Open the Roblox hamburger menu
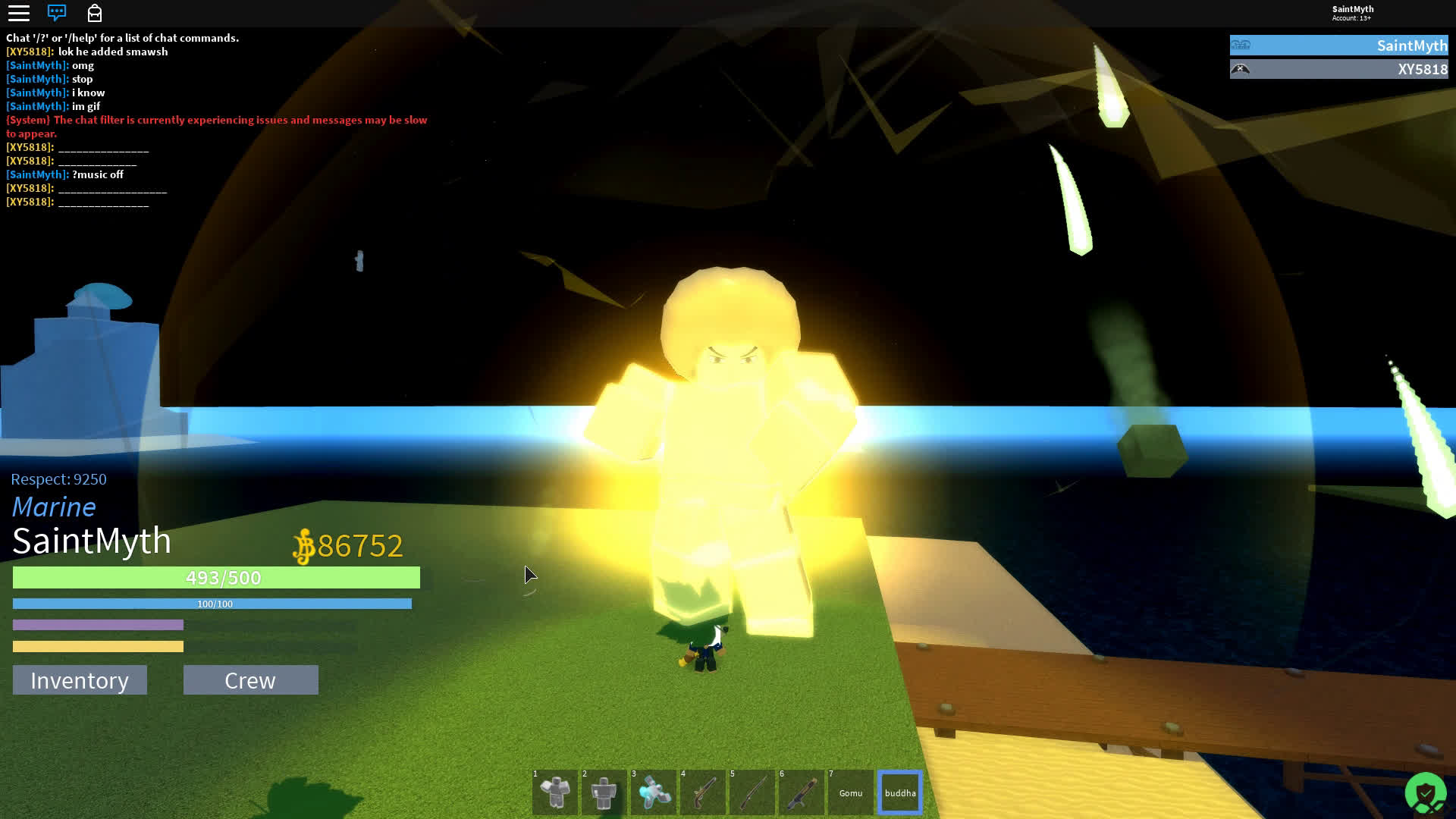This screenshot has height=819, width=1456. (19, 13)
